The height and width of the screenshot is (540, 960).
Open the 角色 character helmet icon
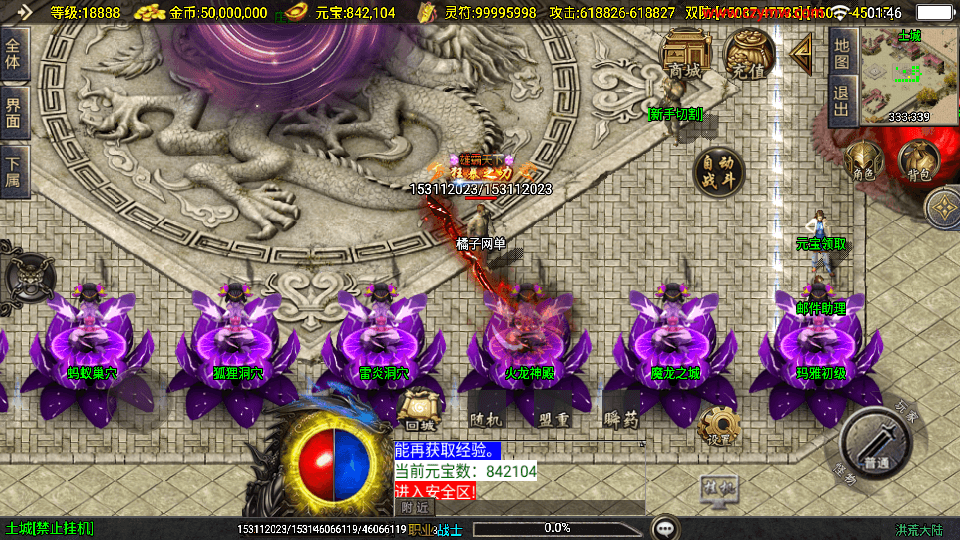[x=864, y=162]
